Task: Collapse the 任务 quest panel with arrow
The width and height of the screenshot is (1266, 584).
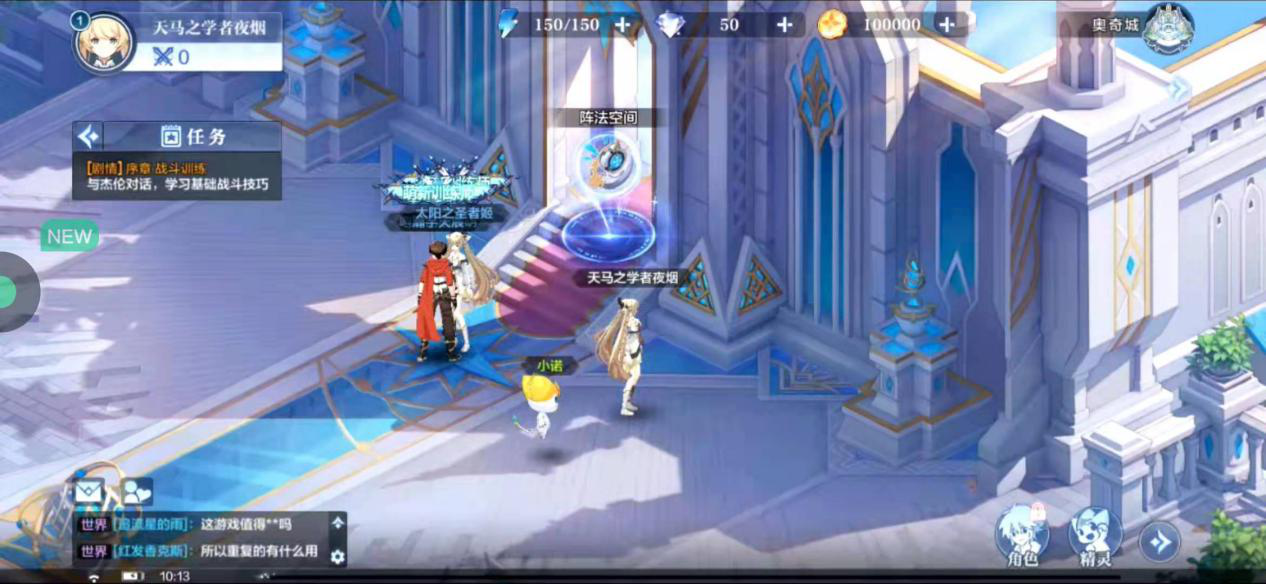Action: click(x=89, y=136)
